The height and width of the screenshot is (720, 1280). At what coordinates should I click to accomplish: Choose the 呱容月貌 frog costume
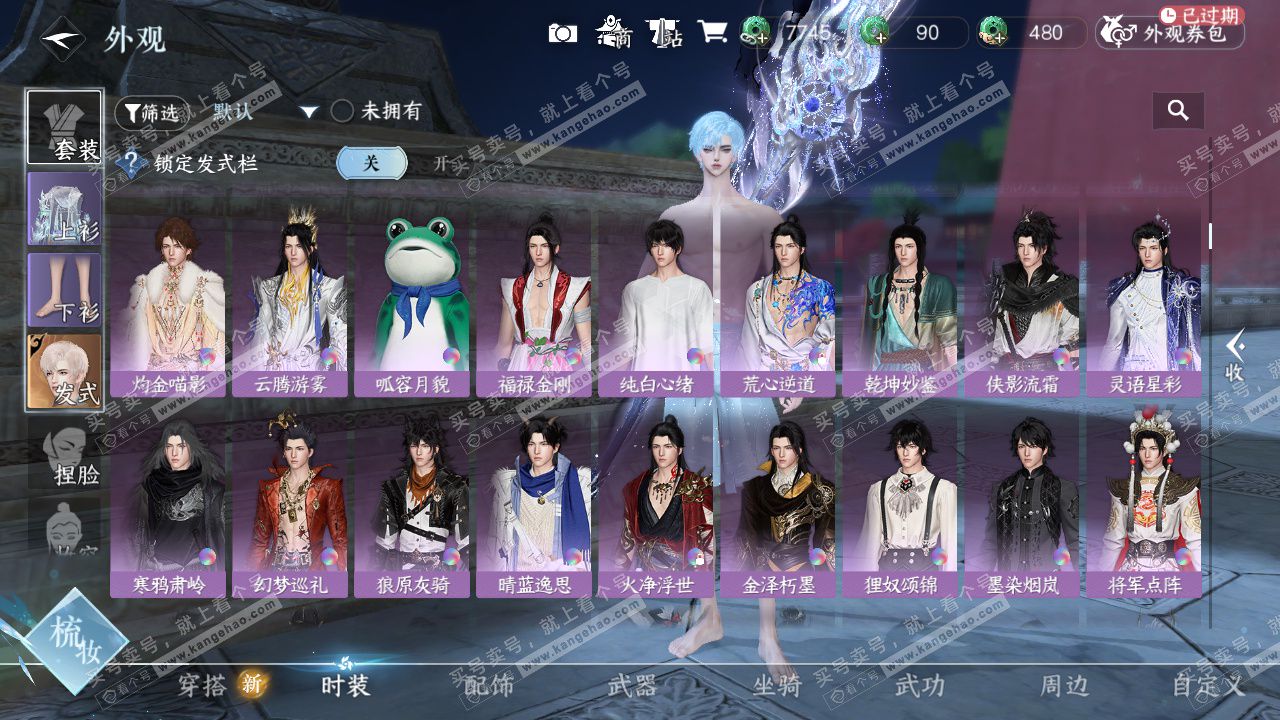[x=412, y=305]
